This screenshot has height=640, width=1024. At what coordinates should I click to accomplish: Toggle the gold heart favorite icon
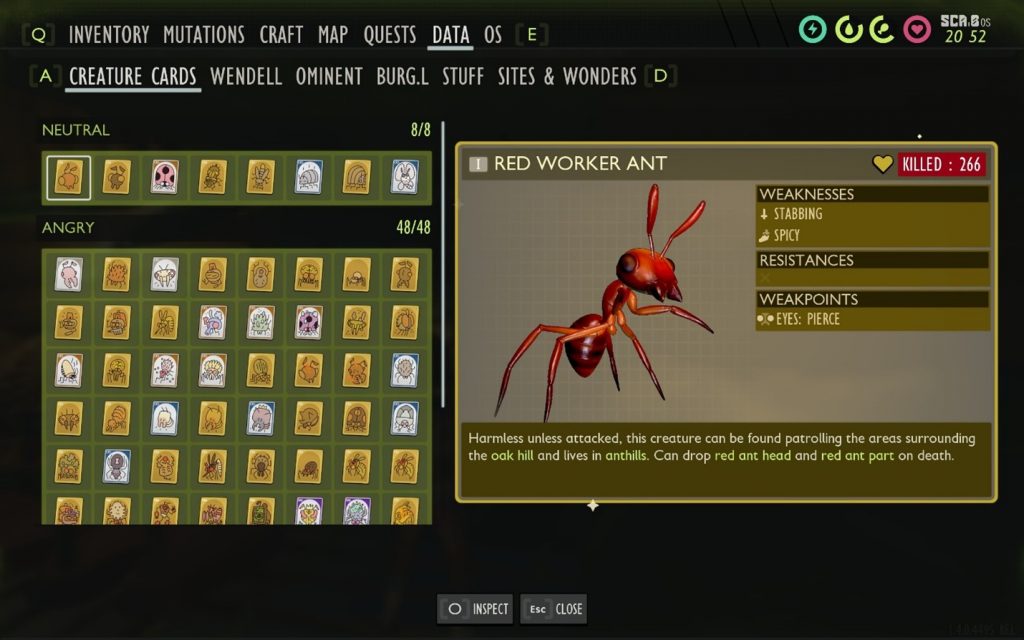[882, 164]
